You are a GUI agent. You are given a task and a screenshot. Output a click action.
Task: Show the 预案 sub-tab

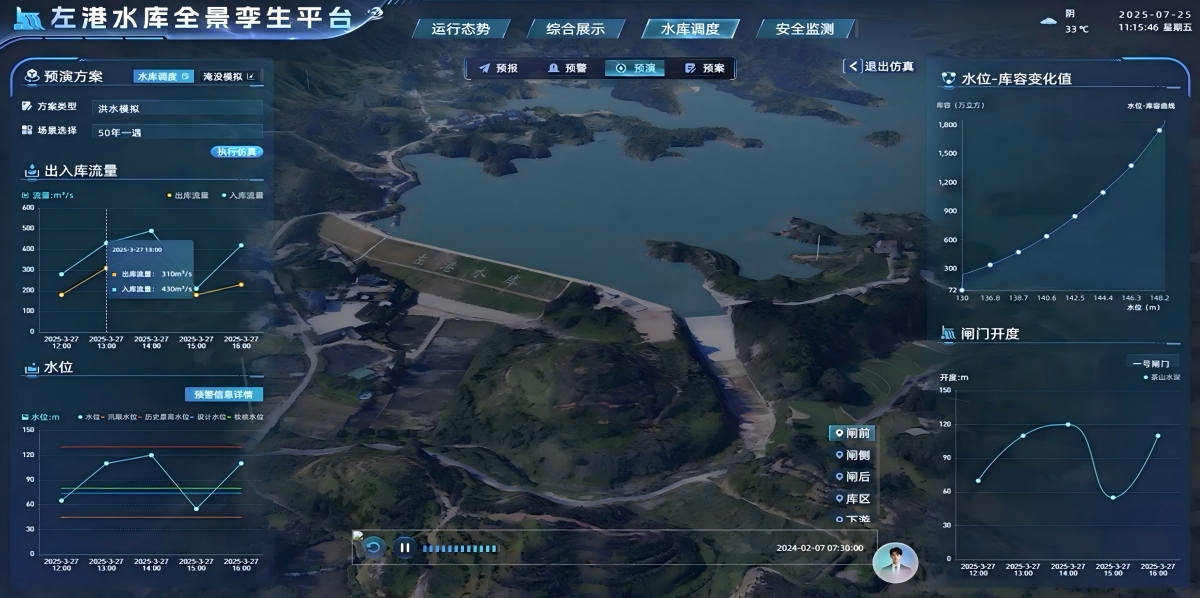[705, 68]
